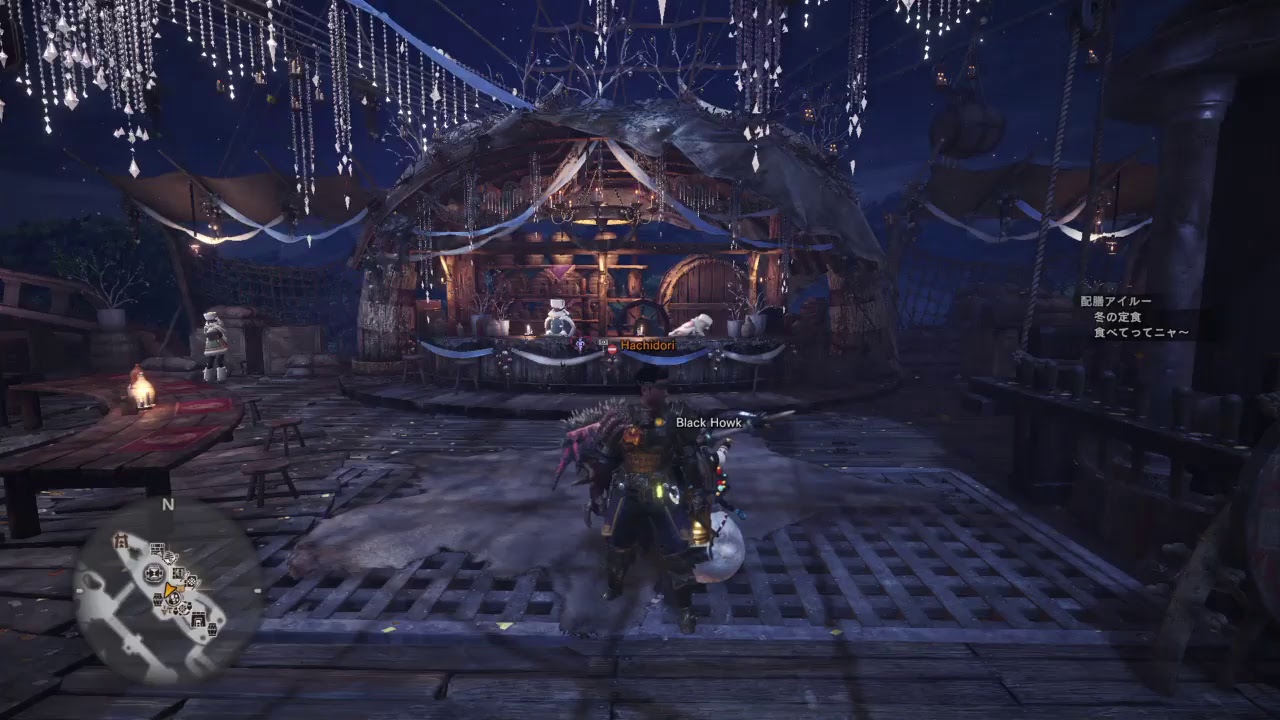Click the downward-pointing waypoint icon on the minimap
Viewport: 1280px width, 720px height.
coord(164,609)
